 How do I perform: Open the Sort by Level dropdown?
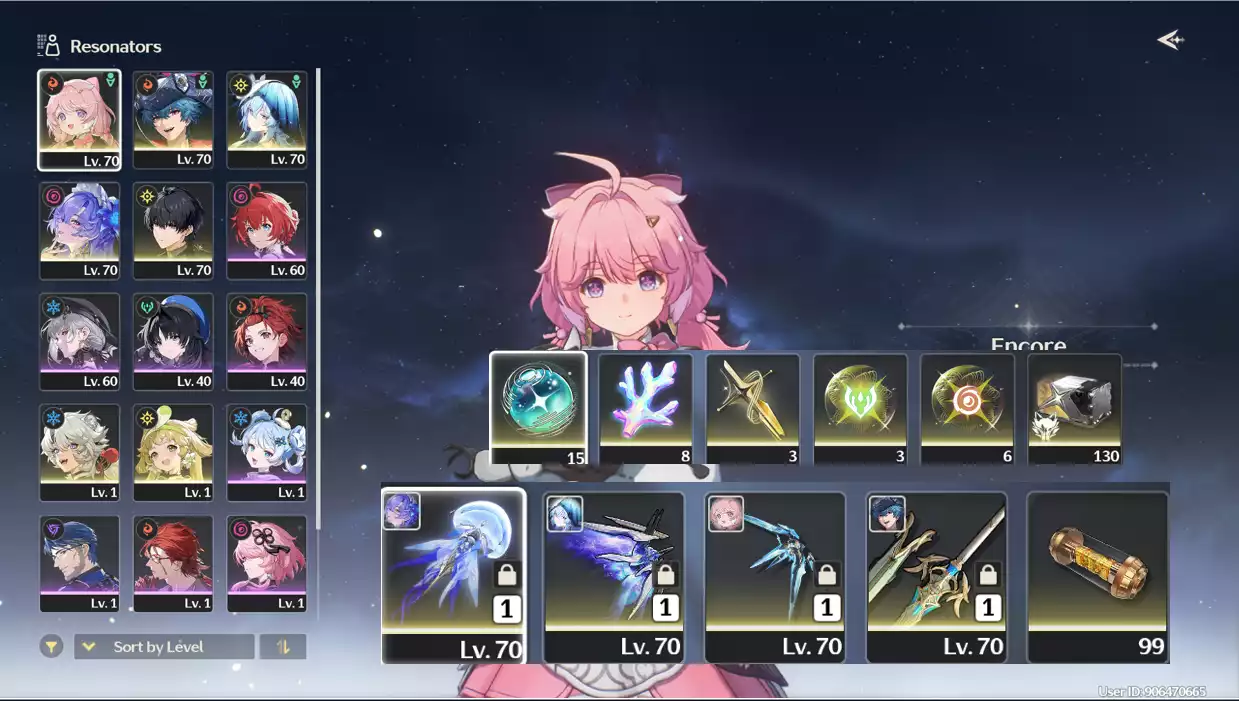(164, 647)
